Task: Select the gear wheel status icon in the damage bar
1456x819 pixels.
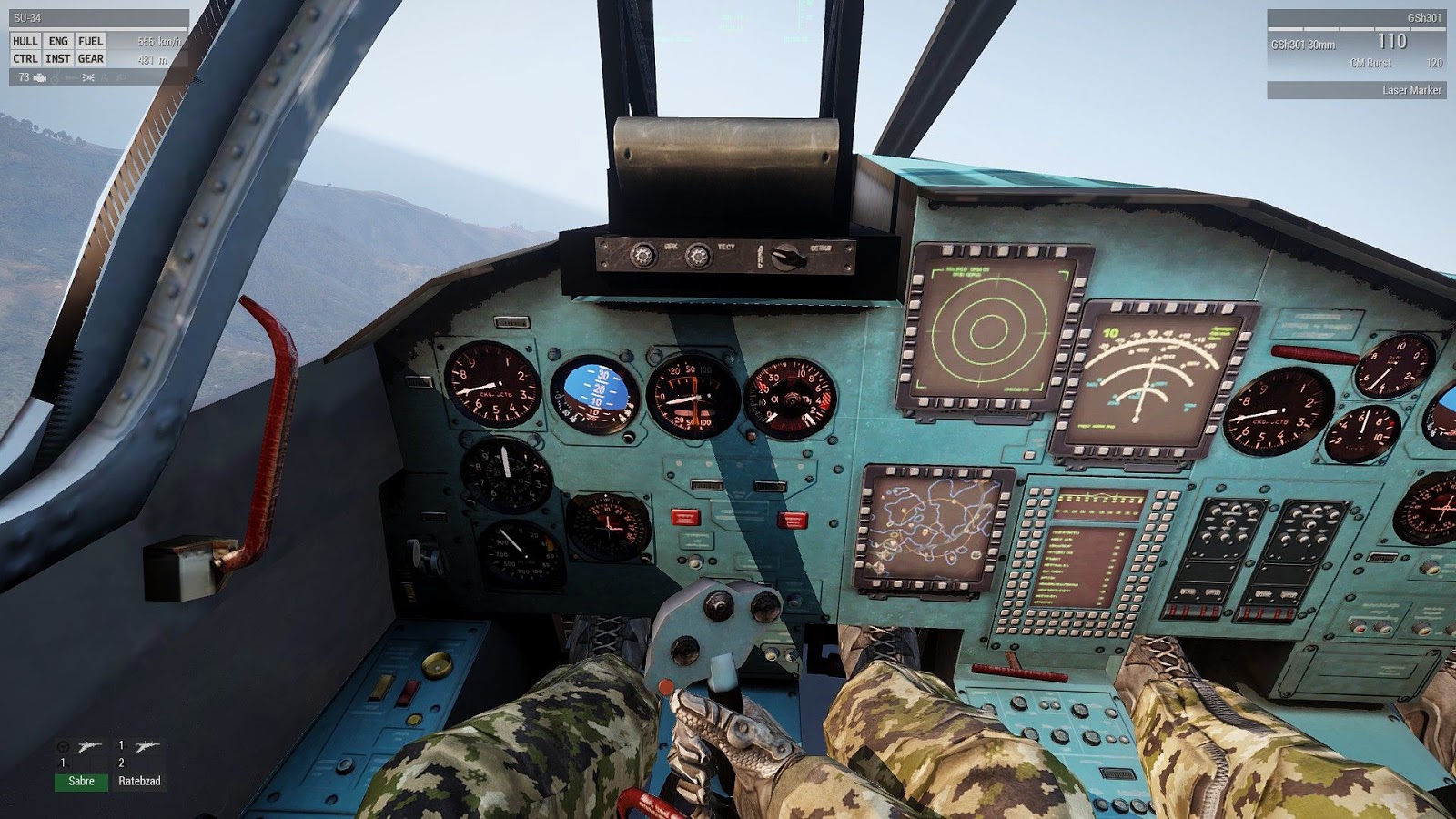Action: click(55, 78)
